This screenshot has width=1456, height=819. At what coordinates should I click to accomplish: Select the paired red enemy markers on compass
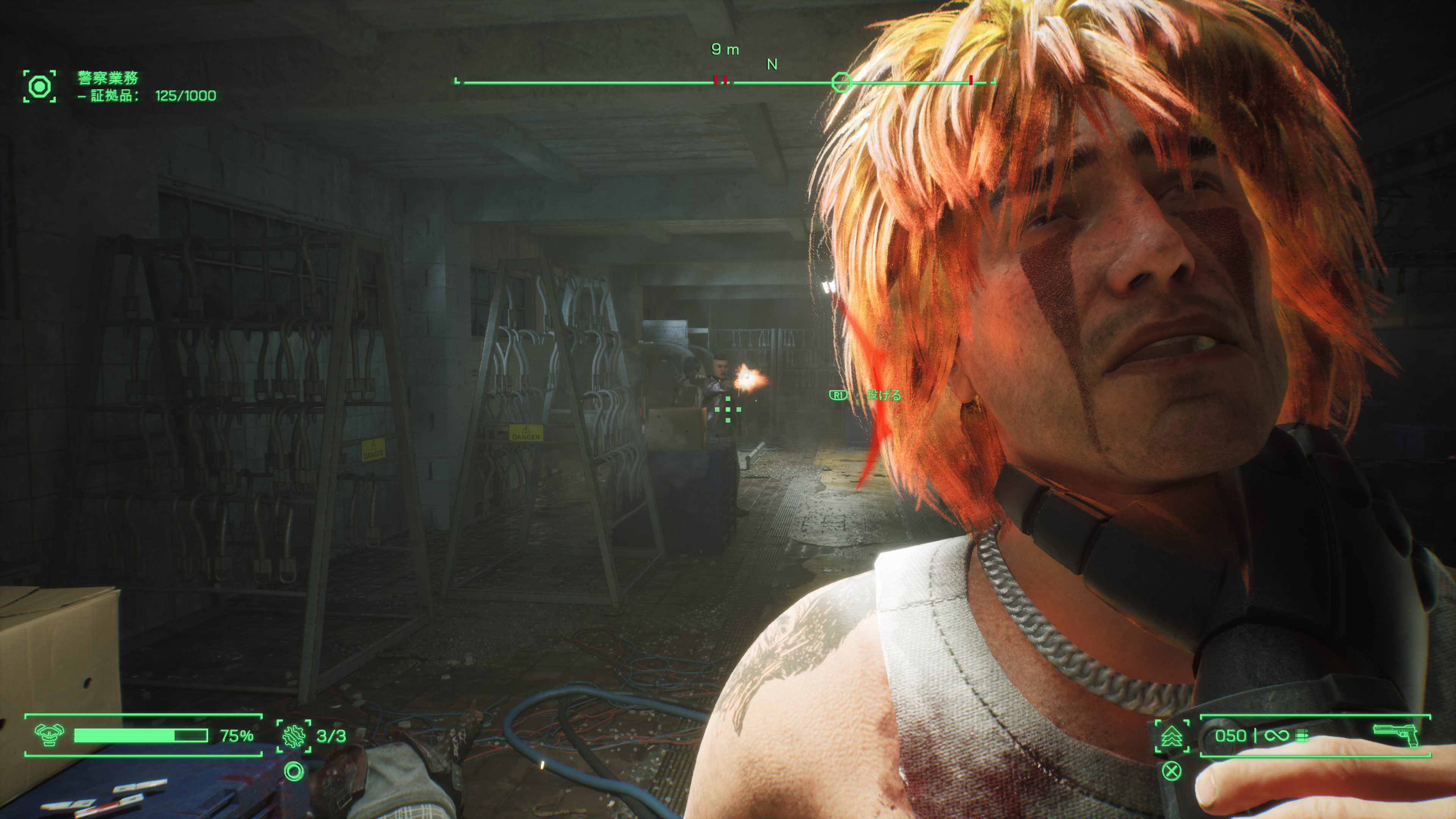point(720,80)
